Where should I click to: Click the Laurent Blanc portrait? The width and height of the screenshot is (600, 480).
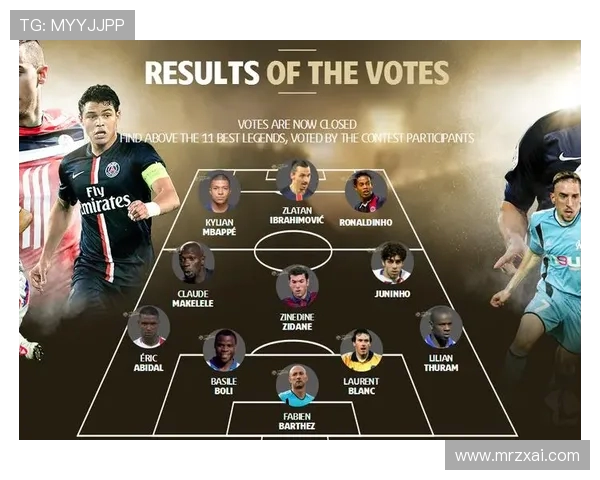click(361, 350)
